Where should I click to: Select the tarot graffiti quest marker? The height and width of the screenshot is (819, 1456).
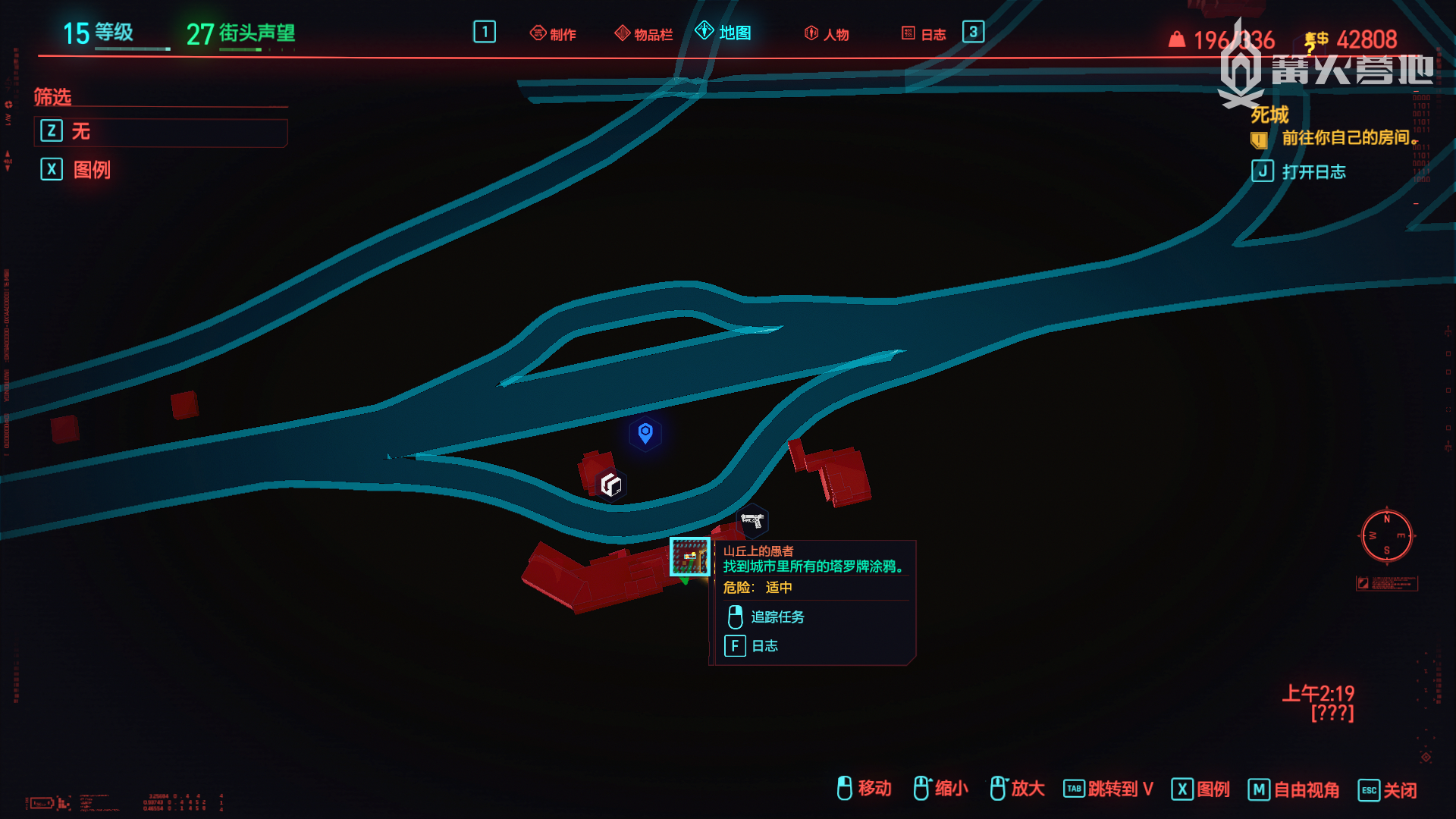pyautogui.click(x=690, y=557)
